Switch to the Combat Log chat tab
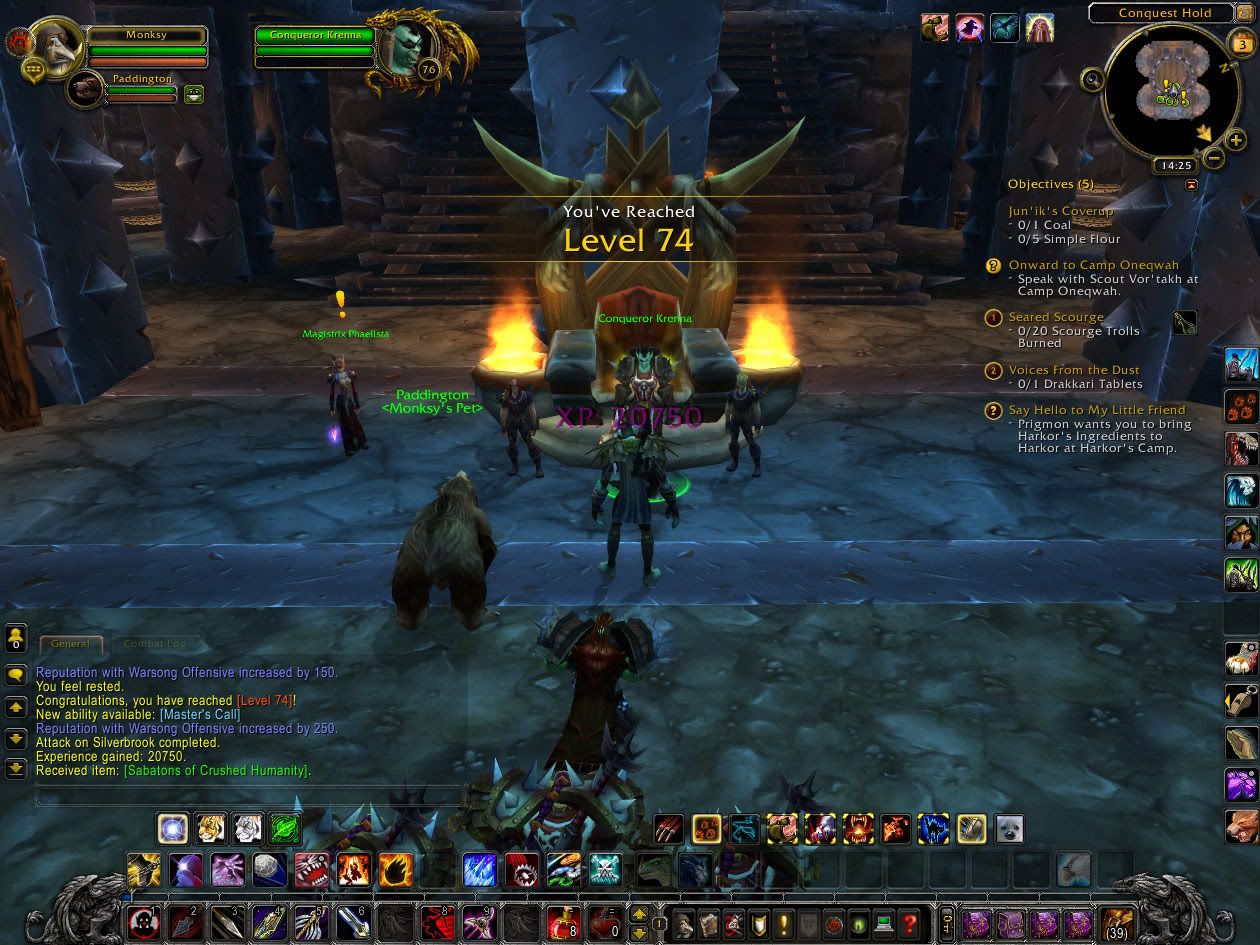 coord(155,644)
